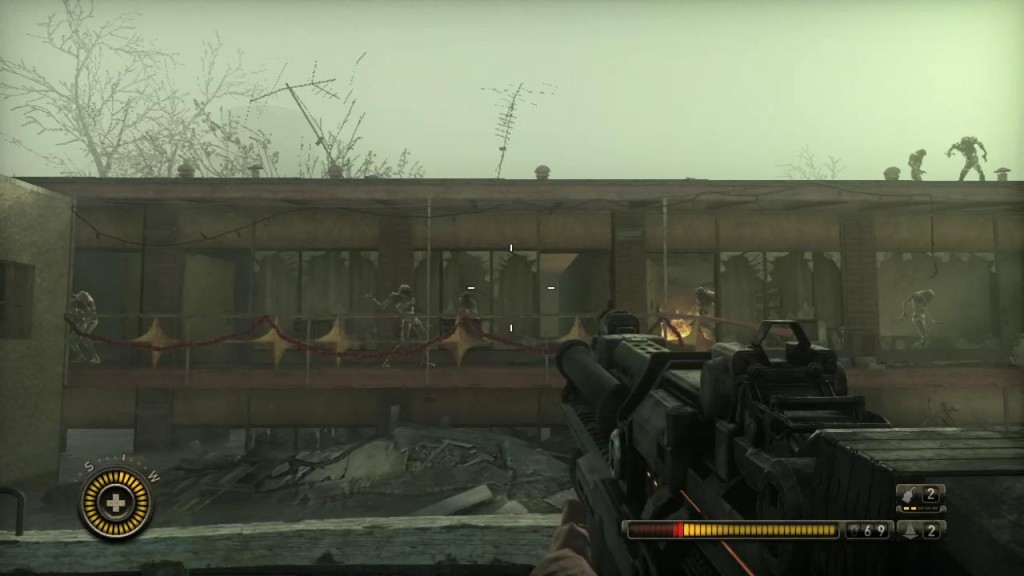Select the upper grenade icon
Viewport: 1024px width, 576px height.
coord(907,494)
